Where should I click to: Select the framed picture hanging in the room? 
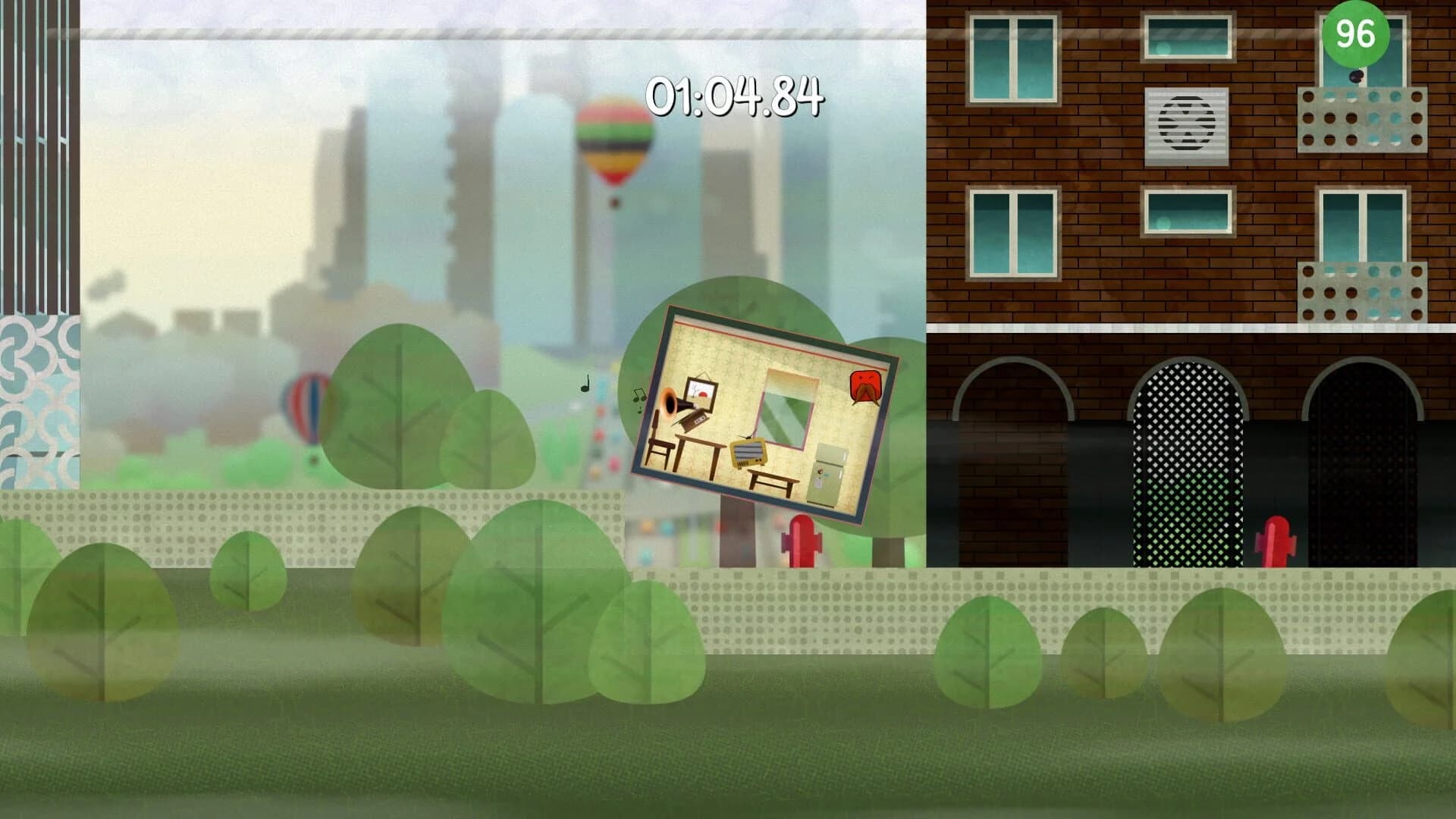(x=701, y=393)
